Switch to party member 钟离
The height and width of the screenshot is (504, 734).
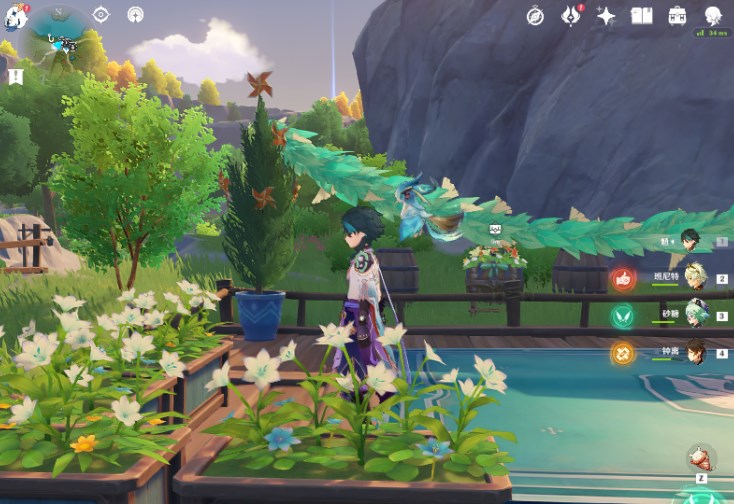pyautogui.click(x=694, y=351)
